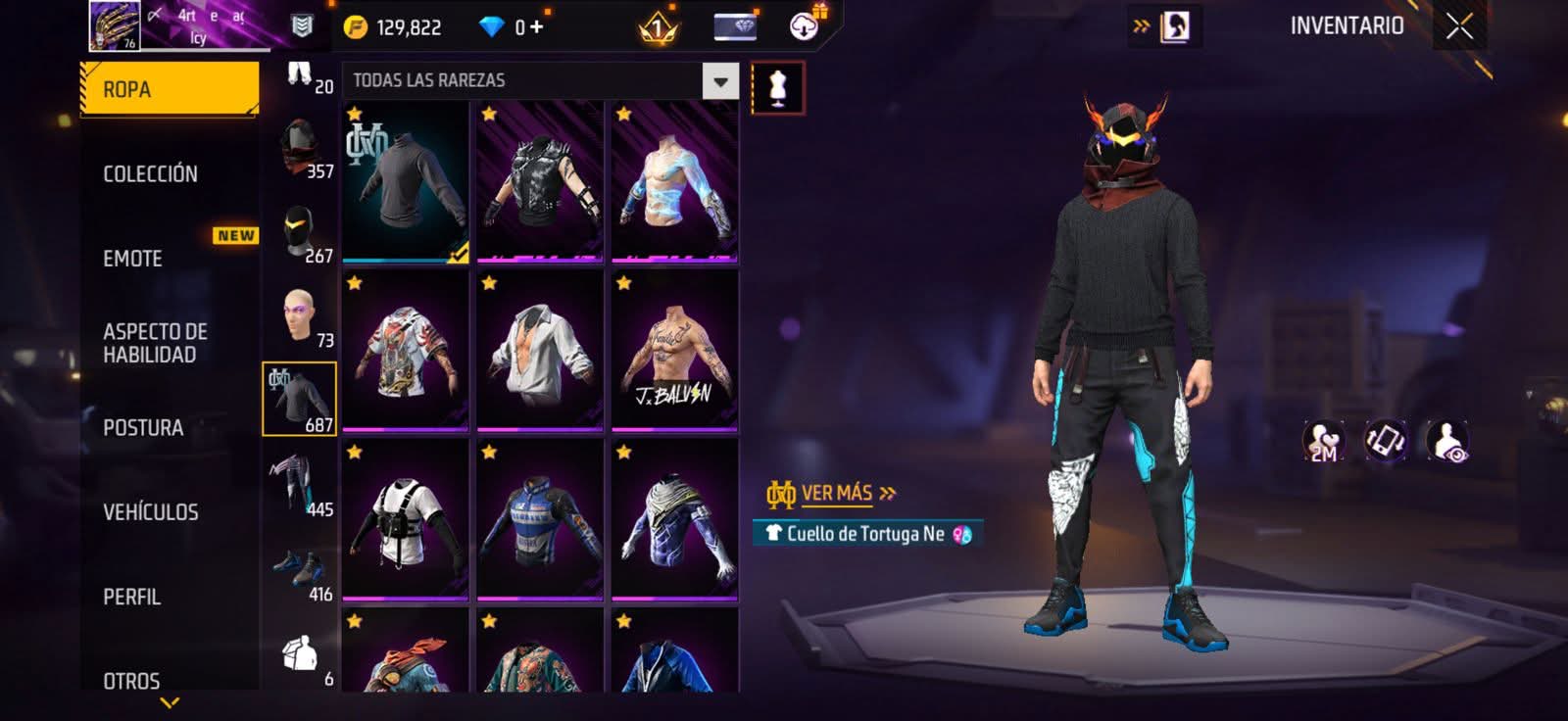Click the Ver Más link

click(x=837, y=493)
